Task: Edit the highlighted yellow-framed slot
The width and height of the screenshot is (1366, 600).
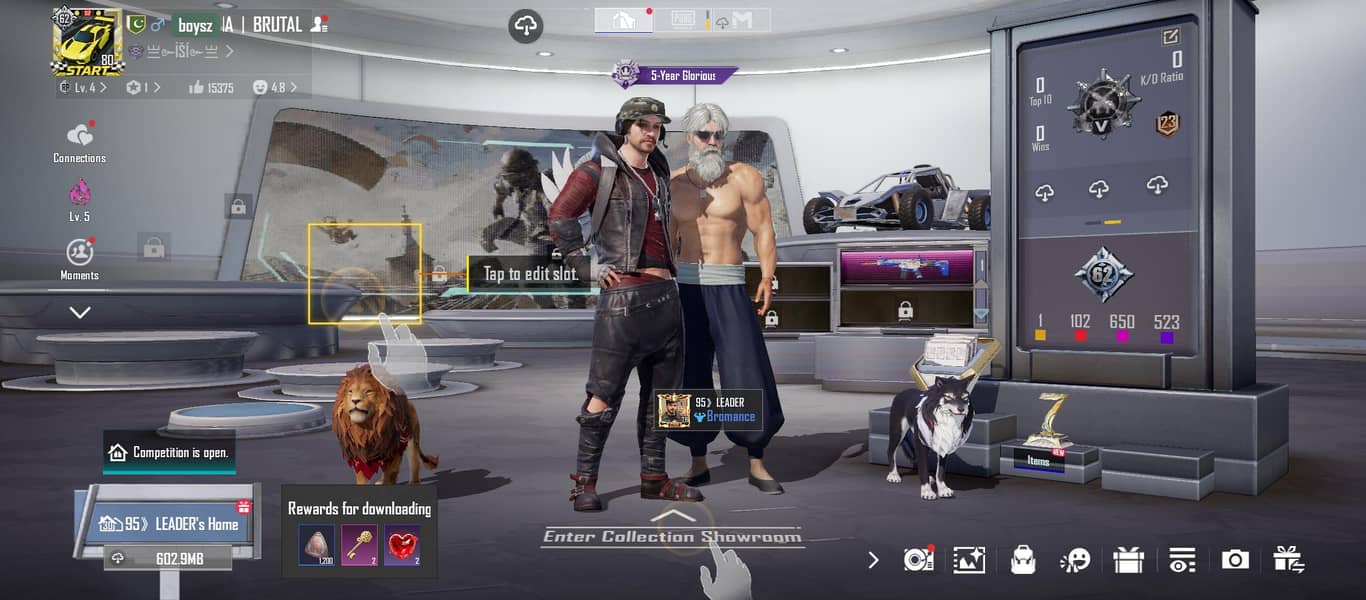Action: (x=364, y=273)
